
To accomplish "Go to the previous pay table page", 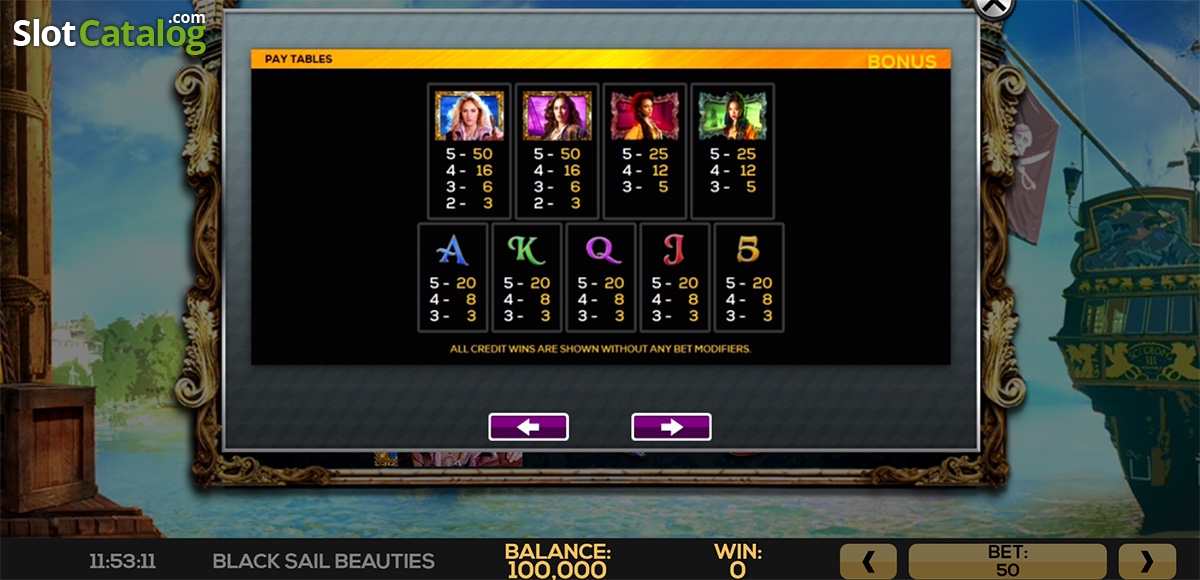I will click(x=528, y=427).
